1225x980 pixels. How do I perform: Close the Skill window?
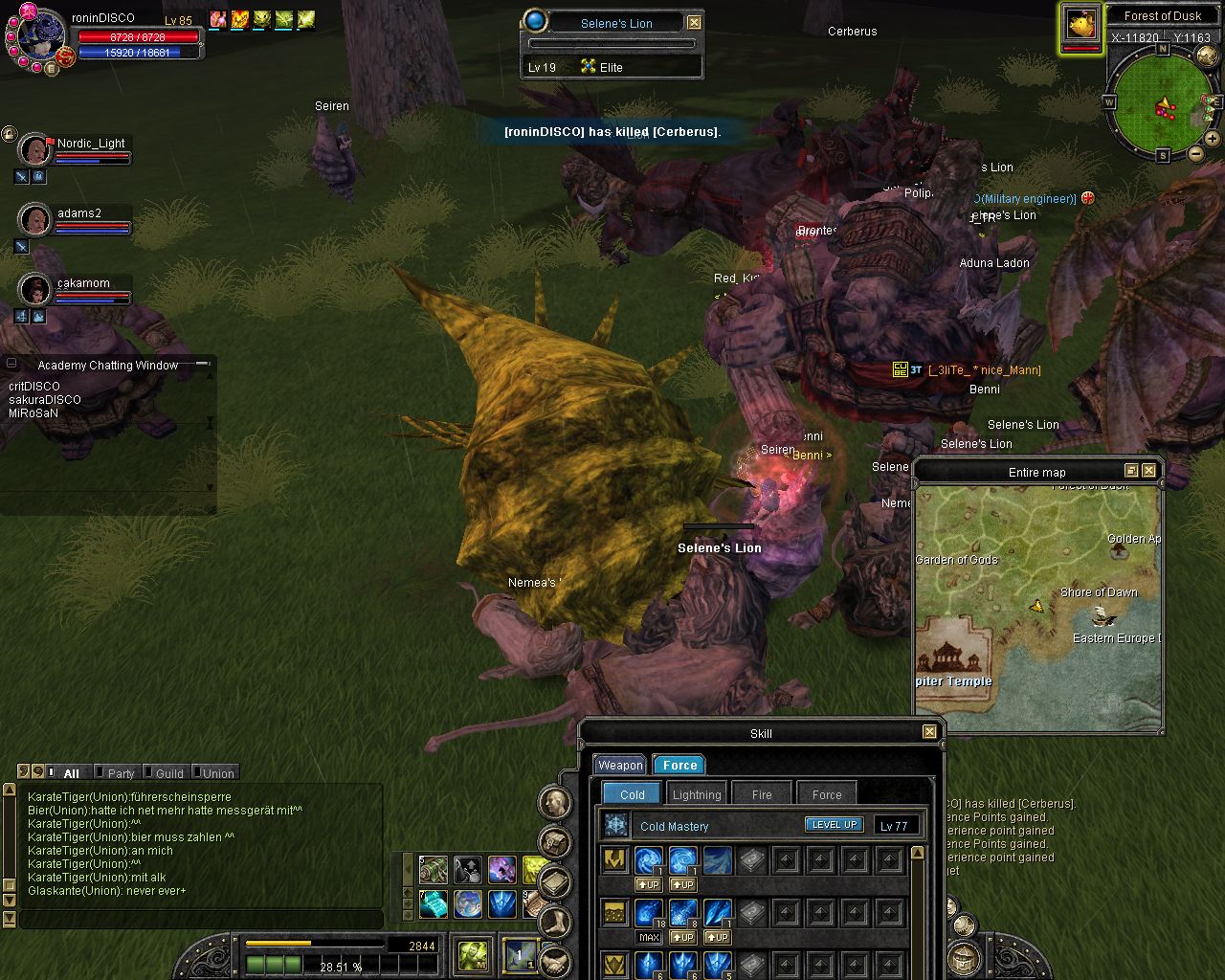point(929,732)
